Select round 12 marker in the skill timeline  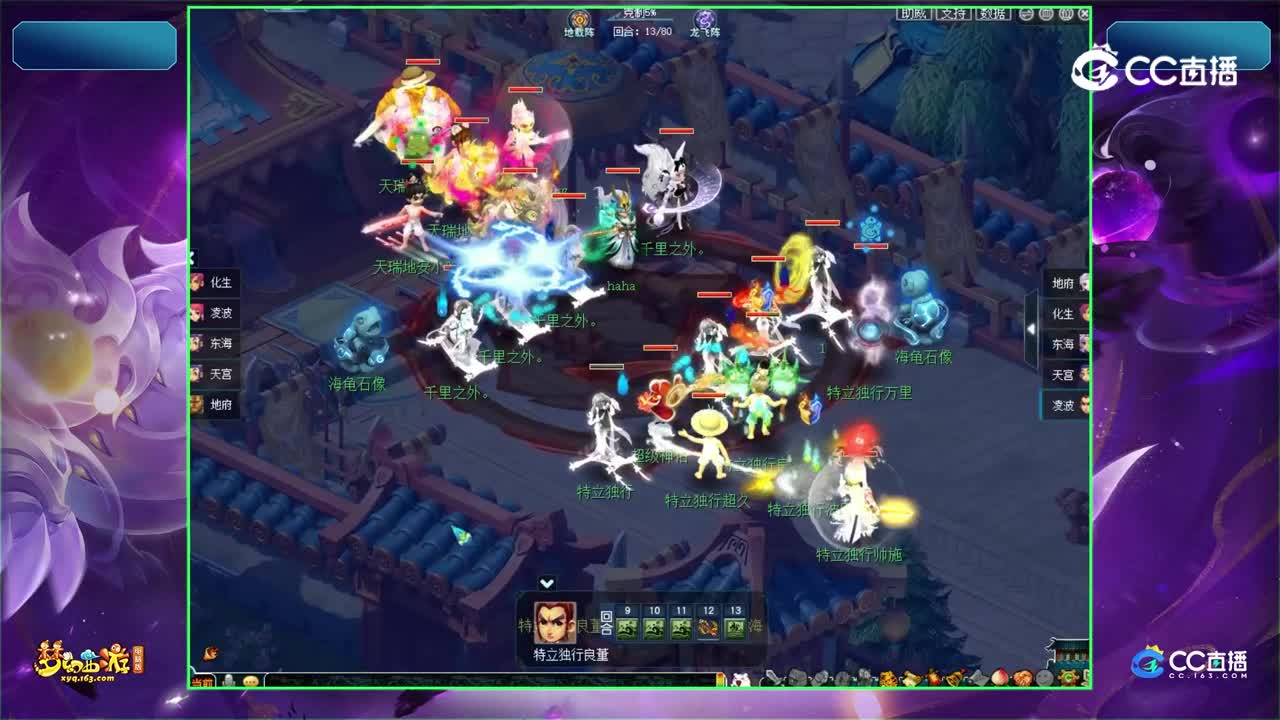click(709, 627)
